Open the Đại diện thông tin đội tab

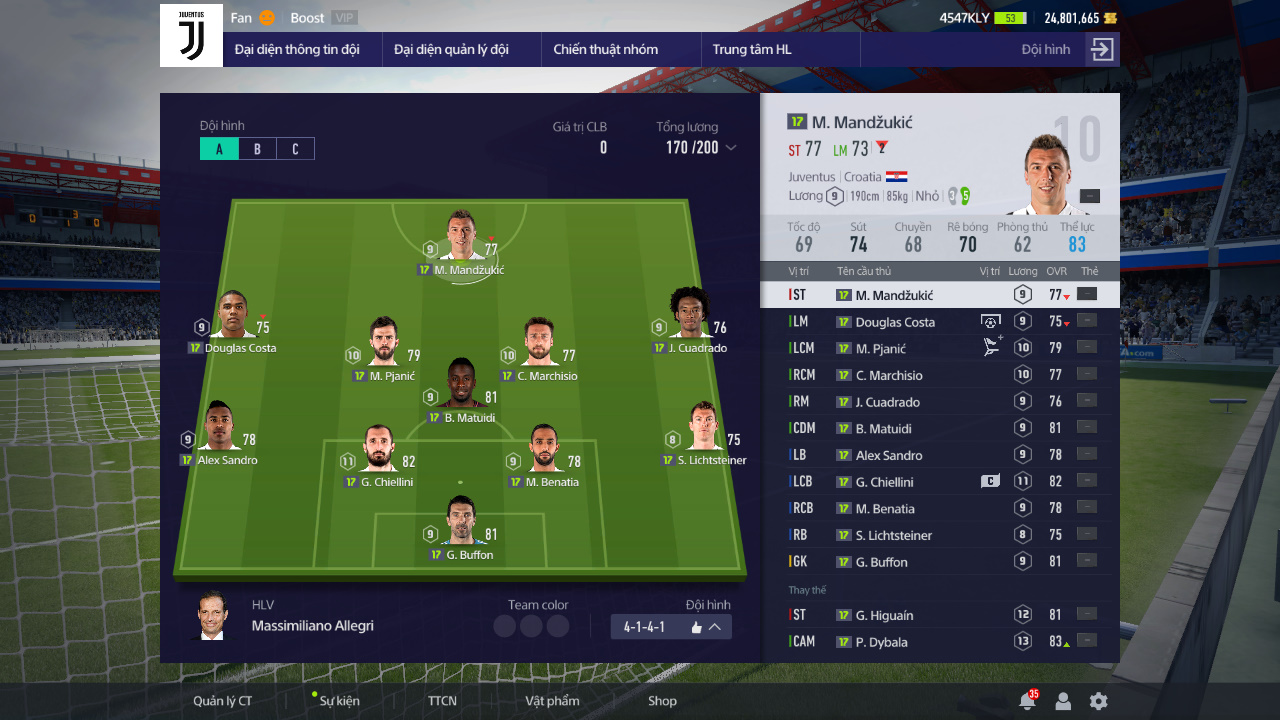pos(297,49)
